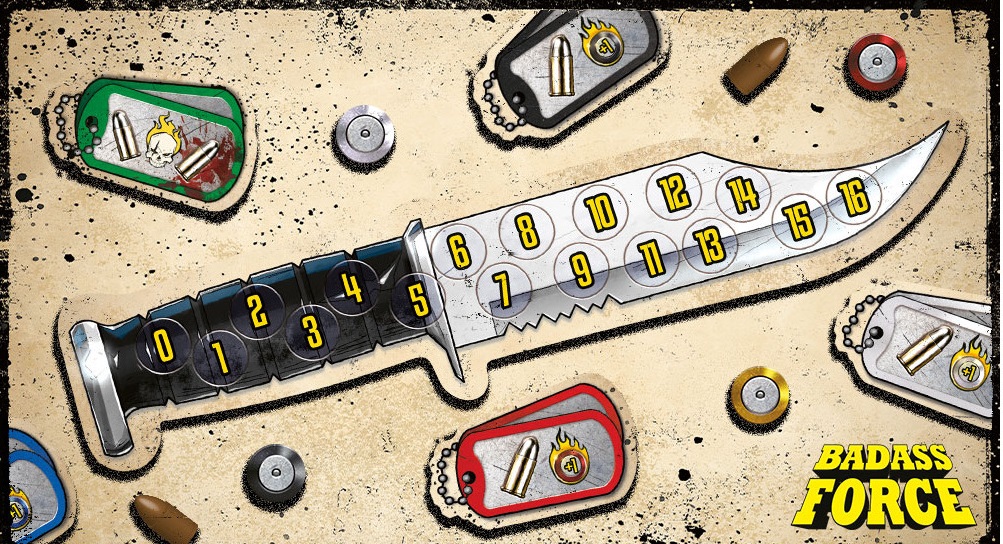Choose score circle 16 near the knife tip
The image size is (1003, 544).
click(854, 198)
